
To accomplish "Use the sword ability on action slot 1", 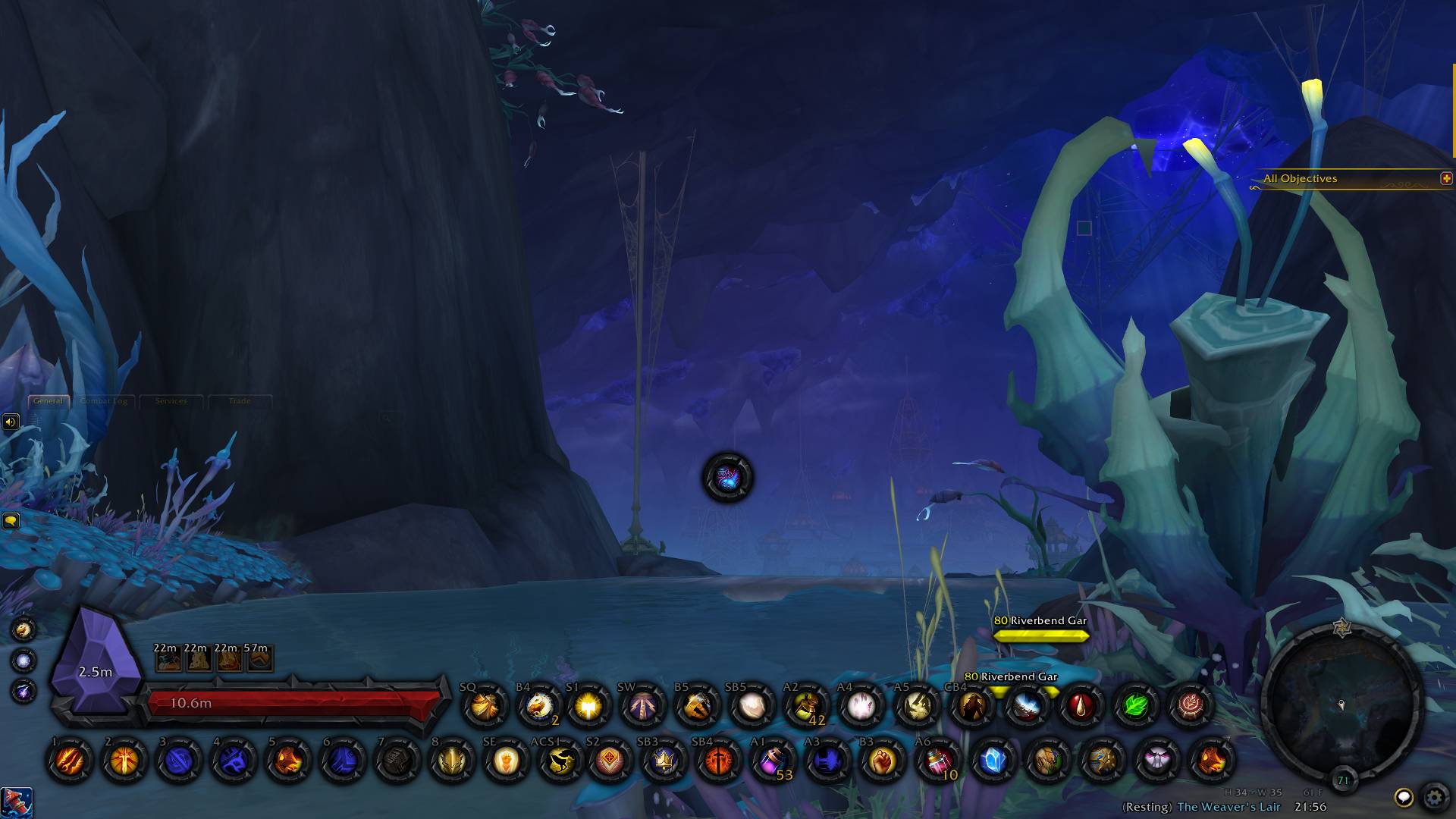I will click(x=67, y=761).
